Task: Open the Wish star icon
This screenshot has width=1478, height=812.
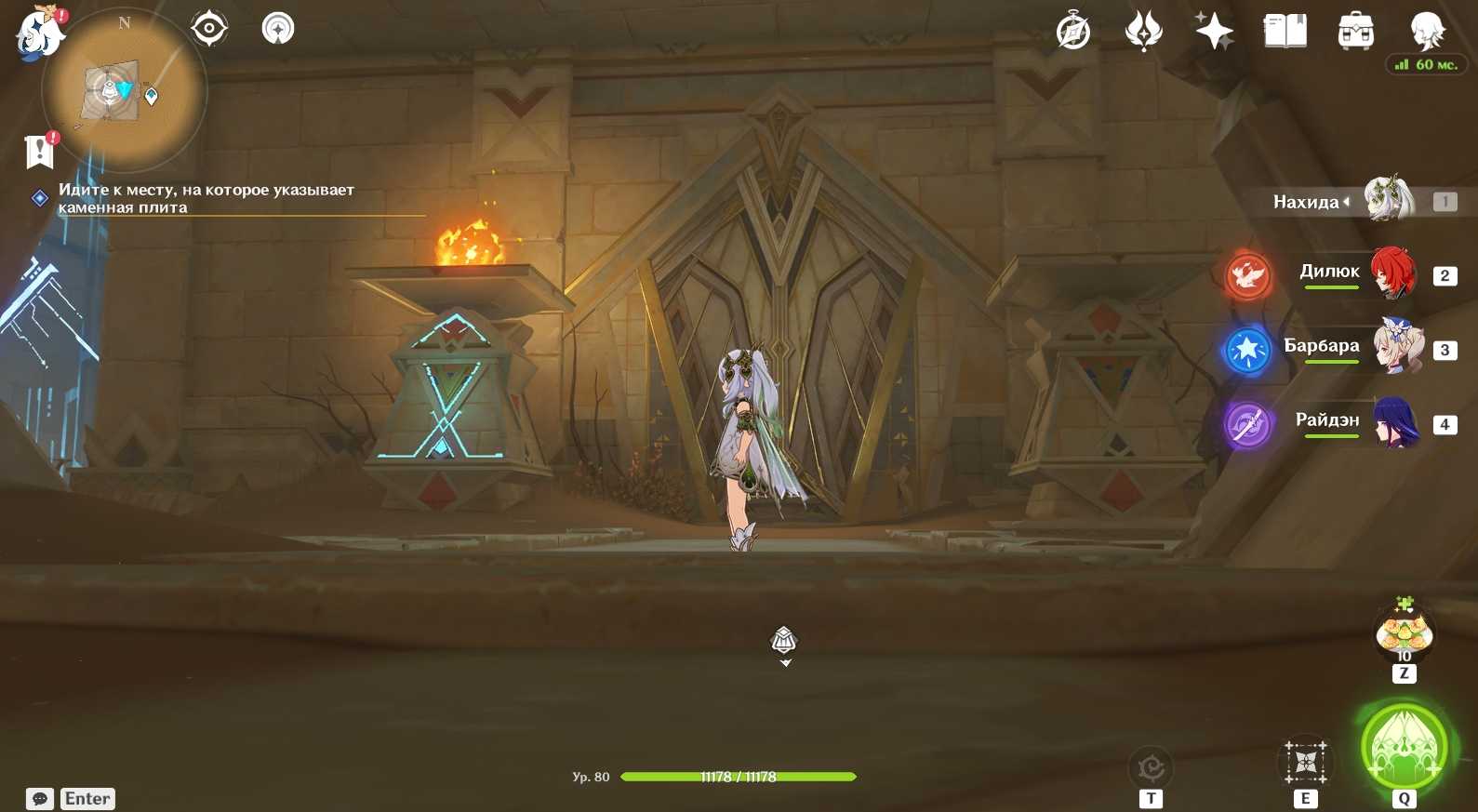Action: (1214, 32)
